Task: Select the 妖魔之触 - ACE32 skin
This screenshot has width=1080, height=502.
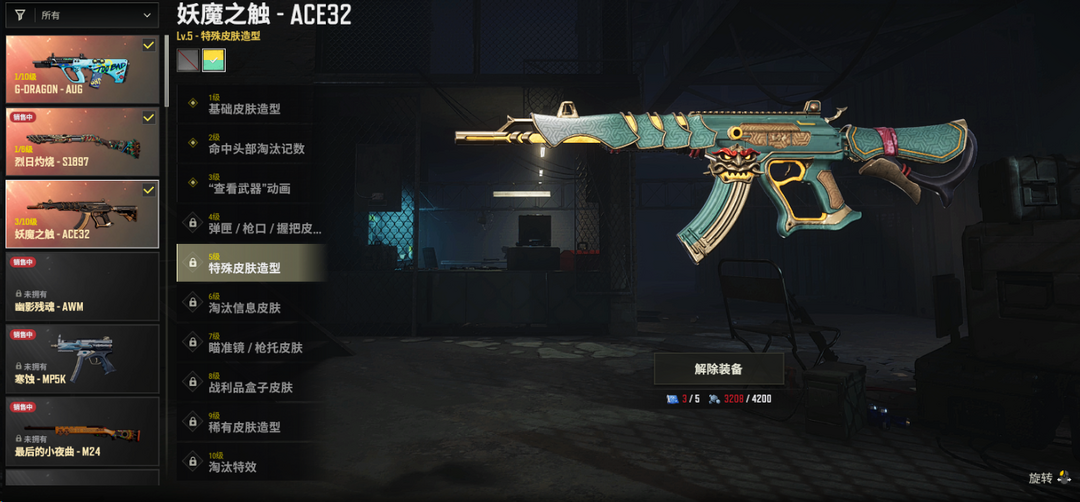Action: [82, 213]
